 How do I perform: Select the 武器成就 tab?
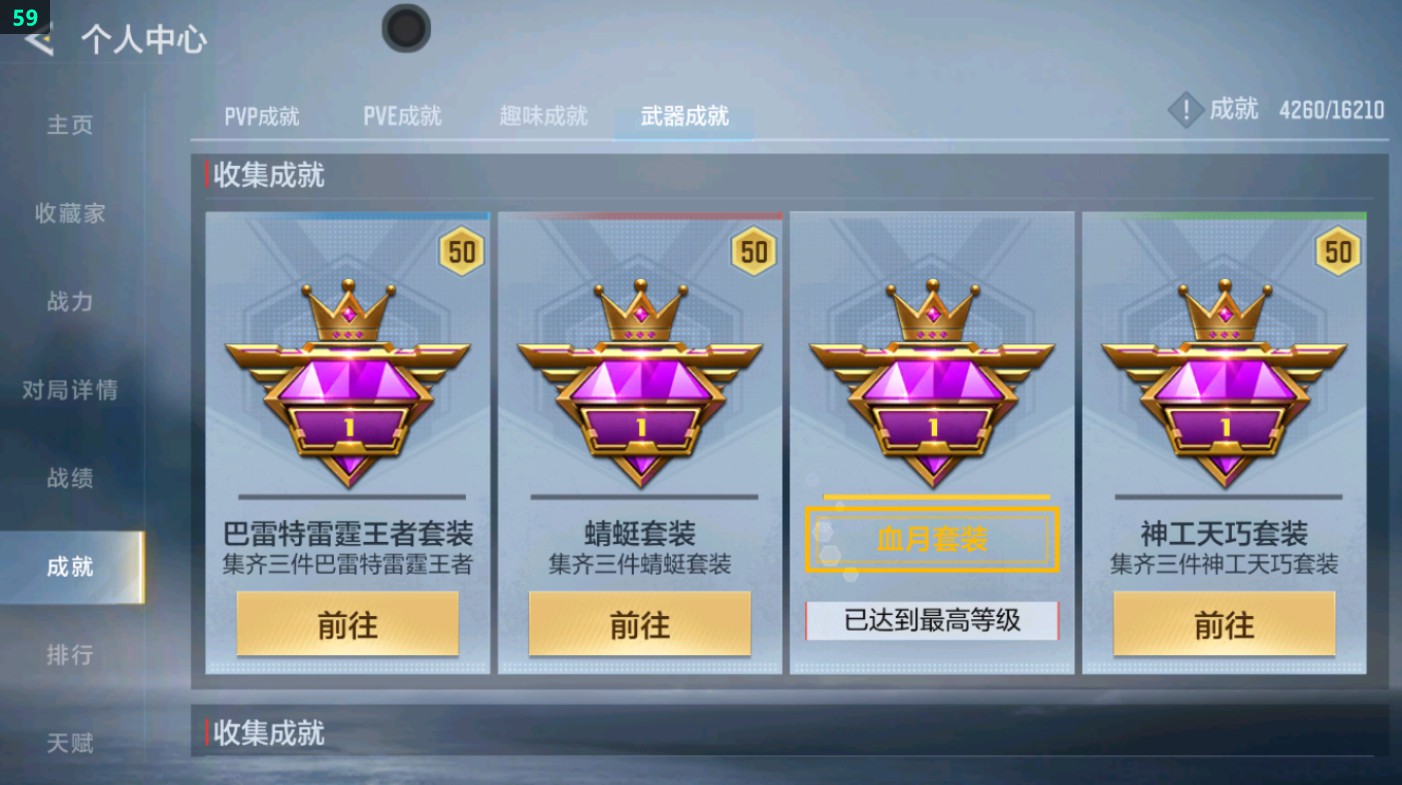point(683,116)
